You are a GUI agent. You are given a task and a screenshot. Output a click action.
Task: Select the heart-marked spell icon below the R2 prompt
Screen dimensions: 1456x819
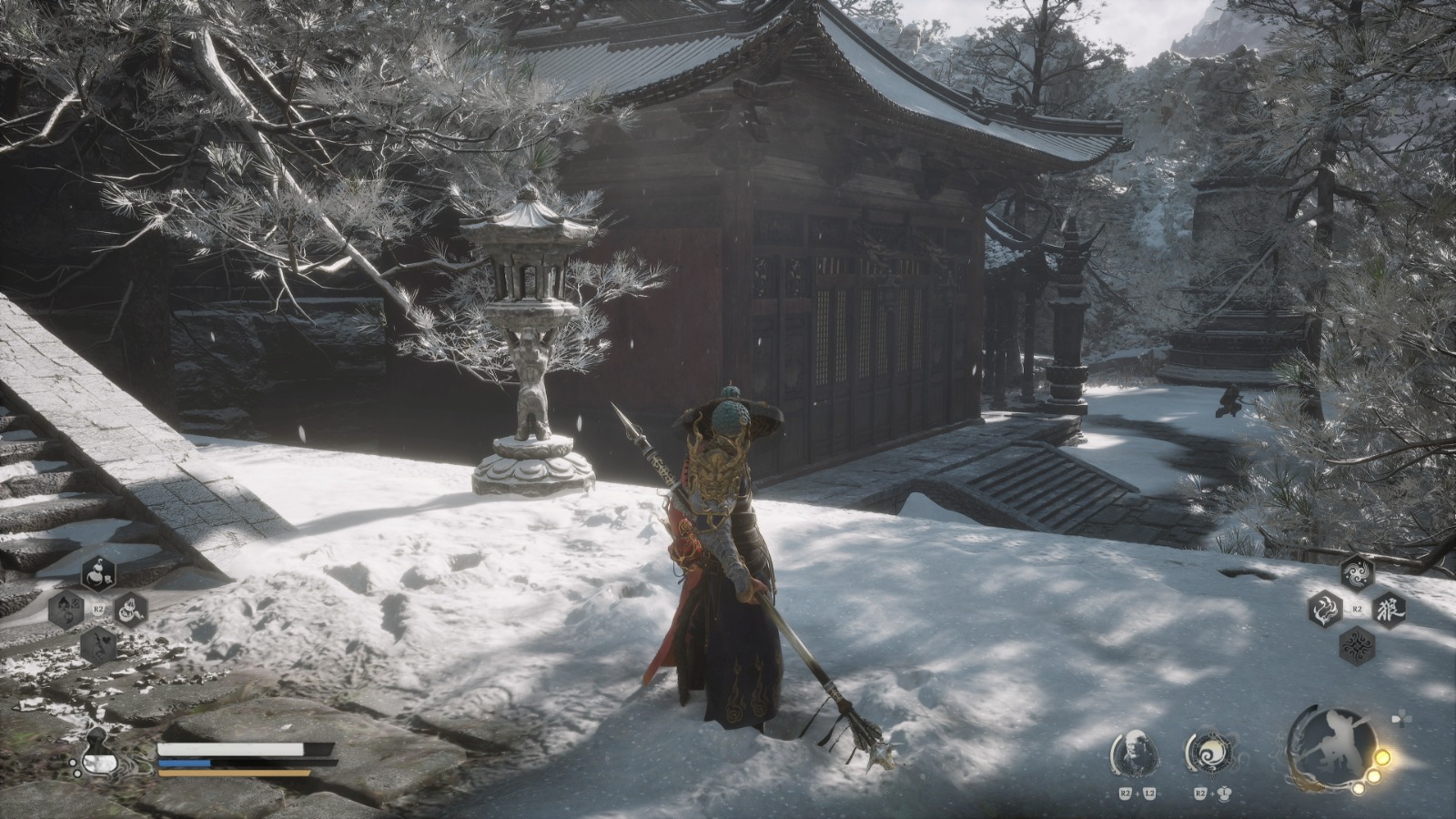point(97,644)
